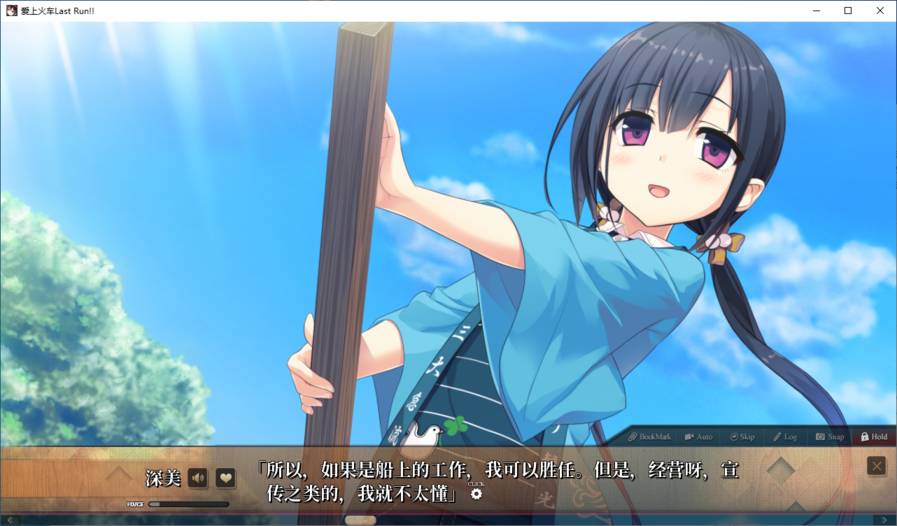Maximize the game window

point(848,10)
